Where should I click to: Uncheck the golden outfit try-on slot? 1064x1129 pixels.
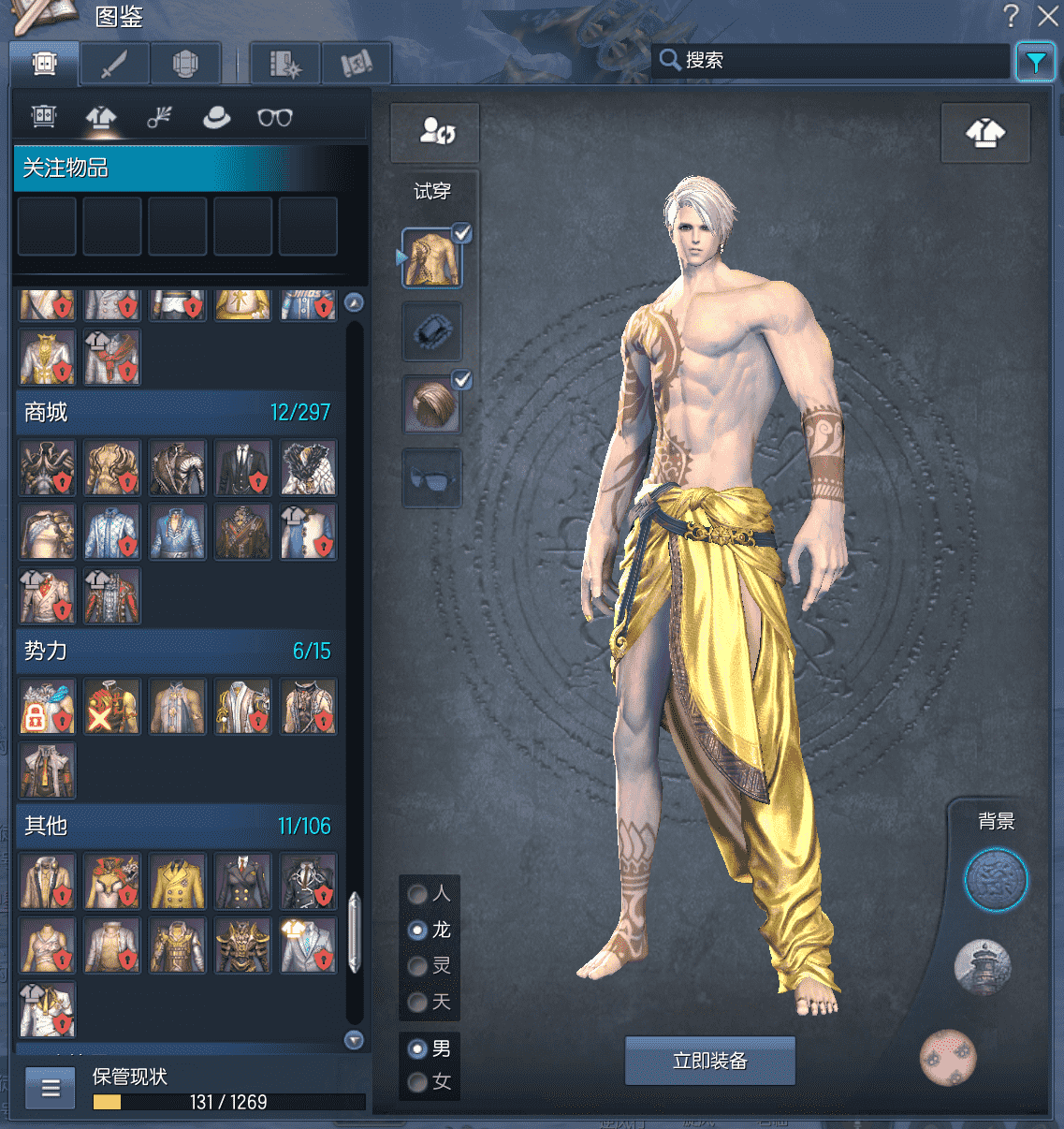pyautogui.click(x=461, y=234)
